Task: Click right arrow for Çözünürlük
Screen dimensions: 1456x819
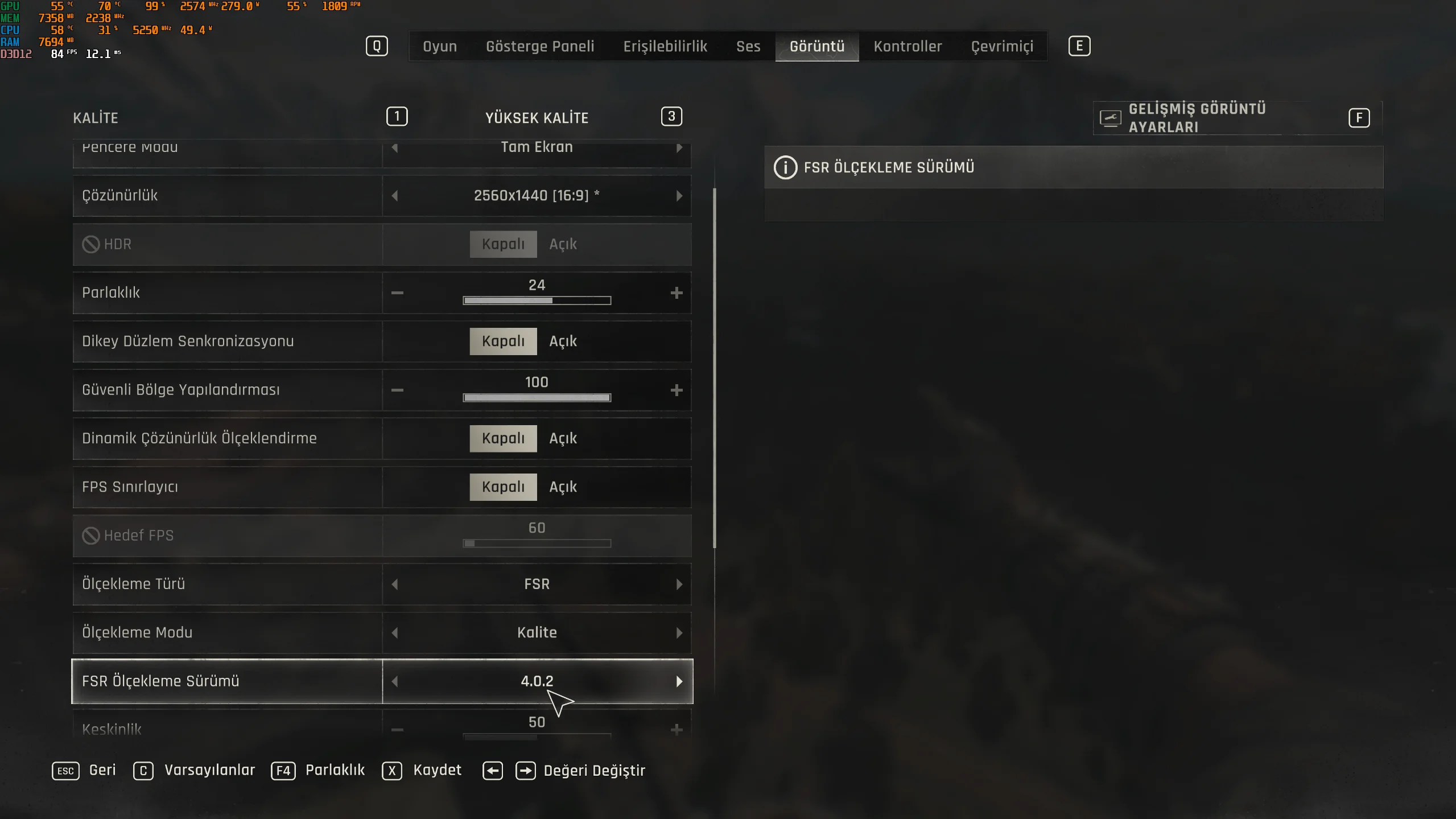Action: coord(679,196)
